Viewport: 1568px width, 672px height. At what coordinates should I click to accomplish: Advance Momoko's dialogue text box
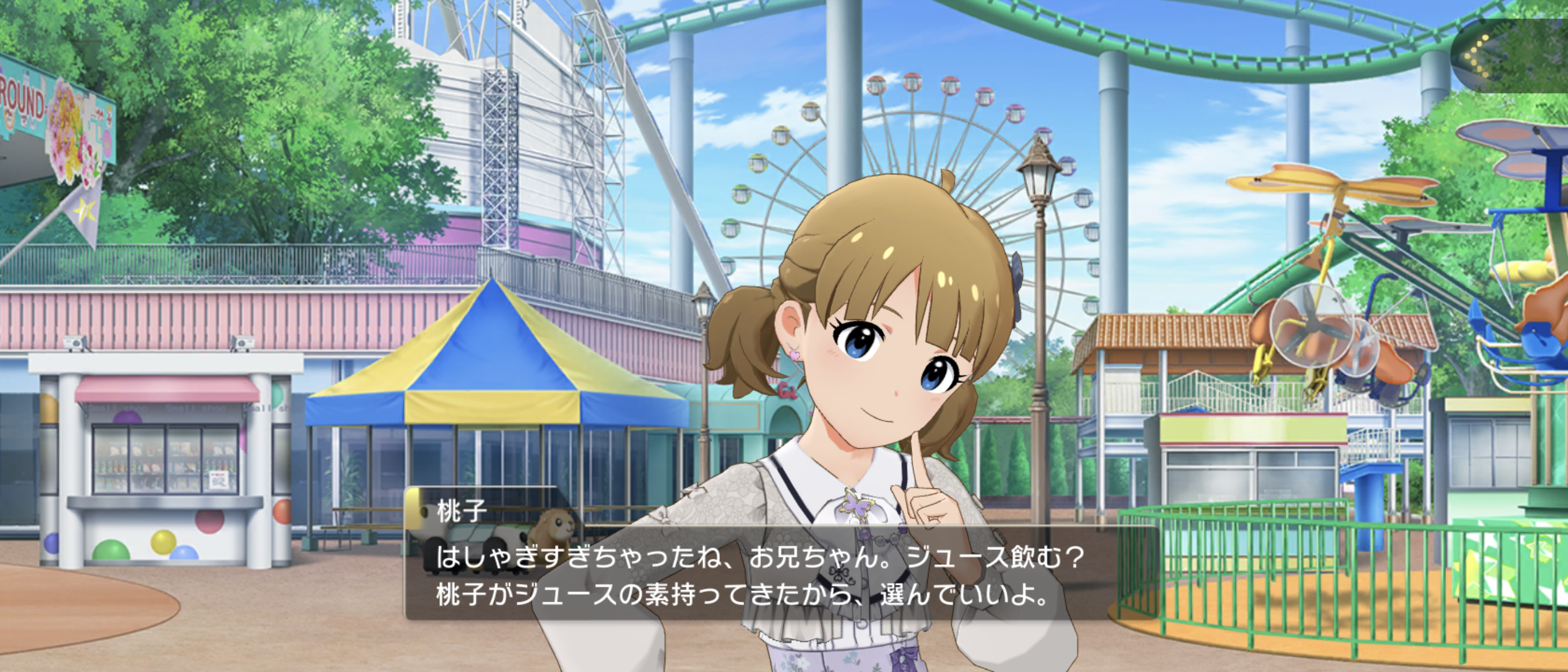click(x=781, y=576)
